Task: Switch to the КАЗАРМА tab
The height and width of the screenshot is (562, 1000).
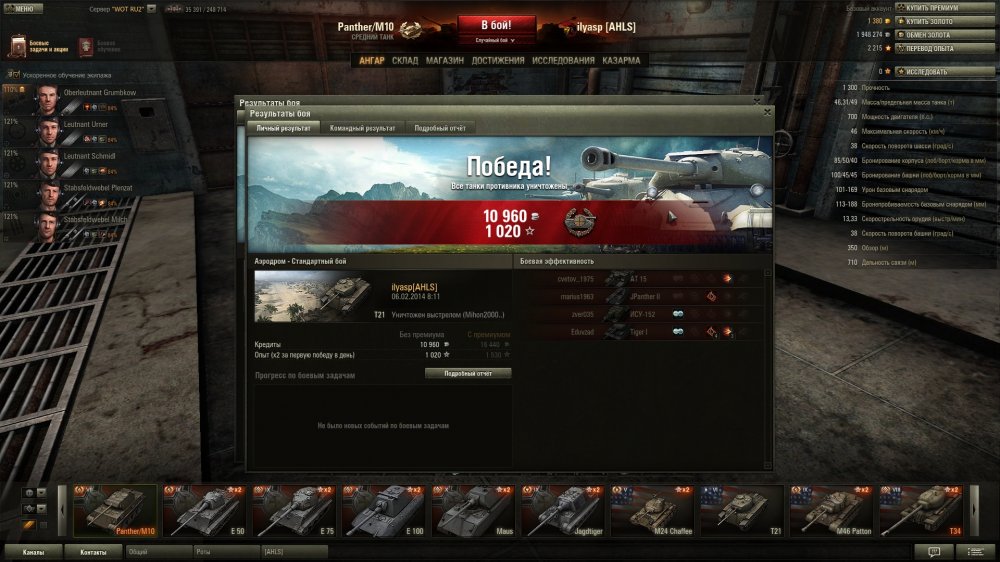Action: pos(621,60)
